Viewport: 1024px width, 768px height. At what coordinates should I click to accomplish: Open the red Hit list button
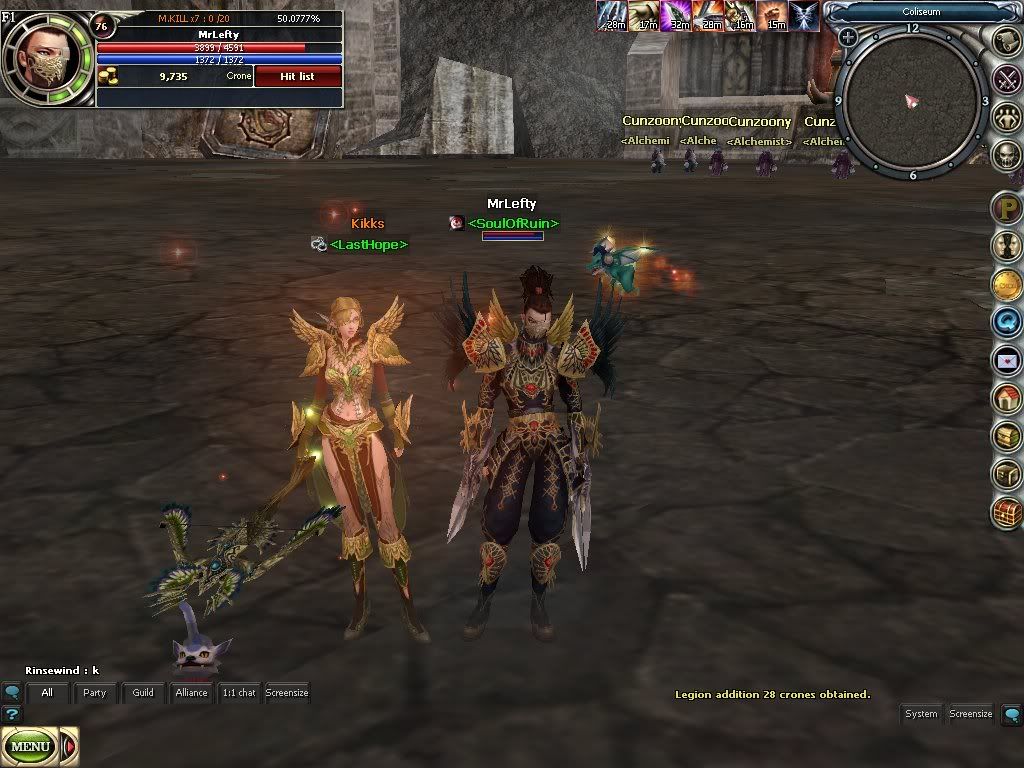(x=298, y=76)
